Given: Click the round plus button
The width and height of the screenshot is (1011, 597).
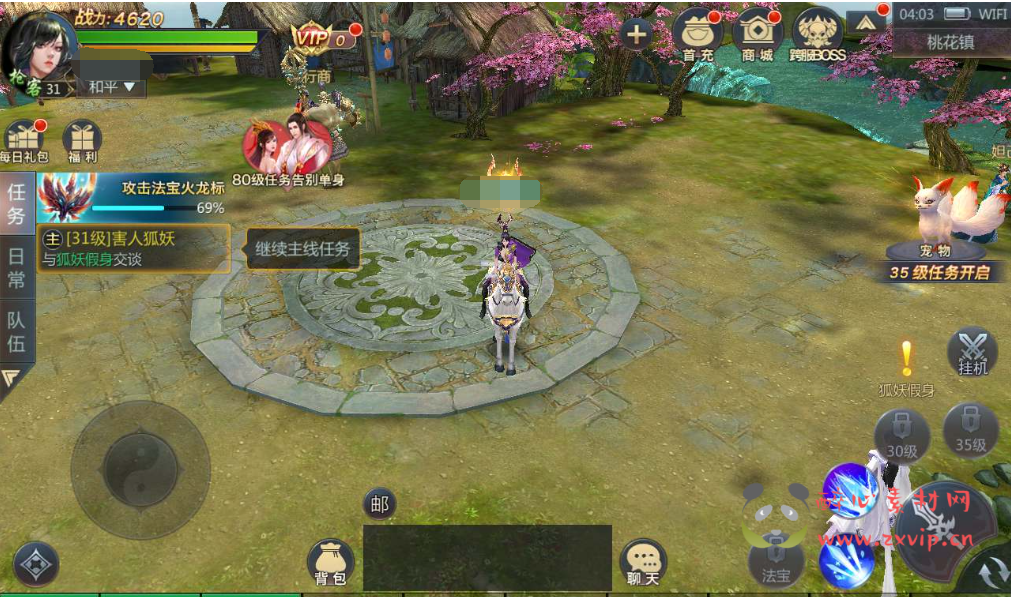Looking at the screenshot, I should (636, 33).
